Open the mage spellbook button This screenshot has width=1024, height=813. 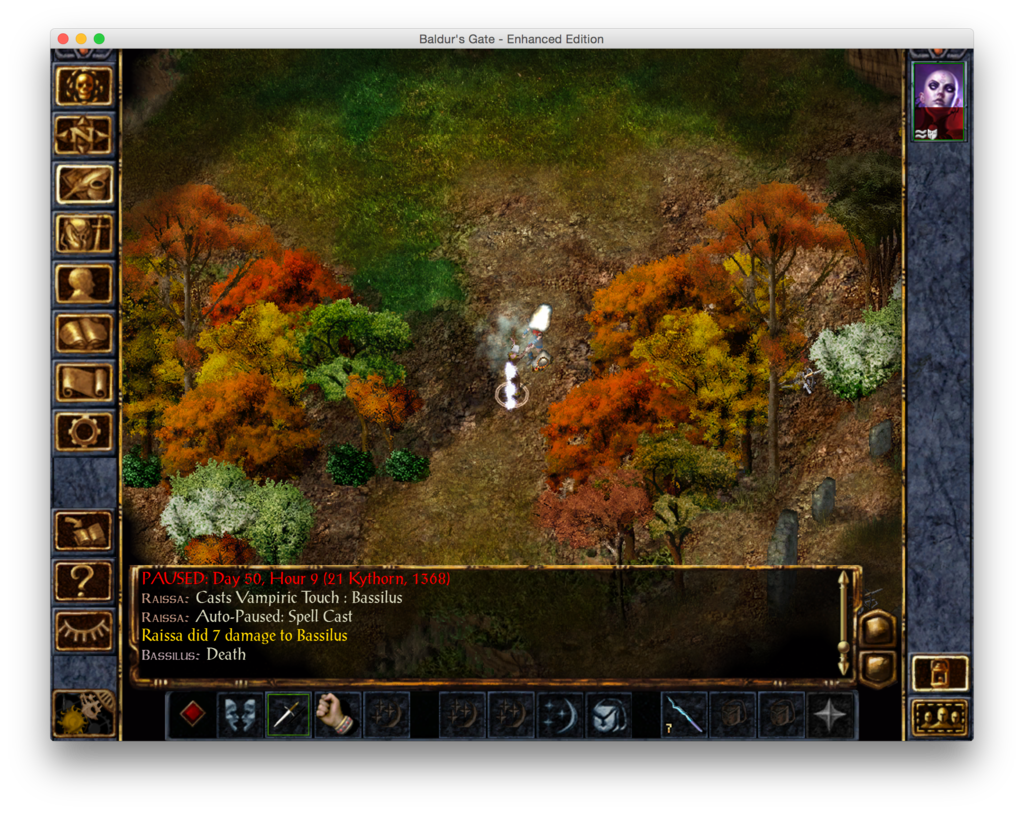[84, 333]
